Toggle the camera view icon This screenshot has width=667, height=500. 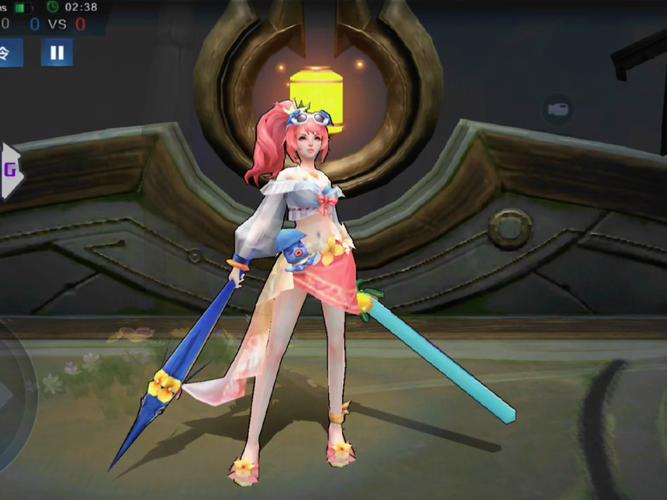(559, 110)
